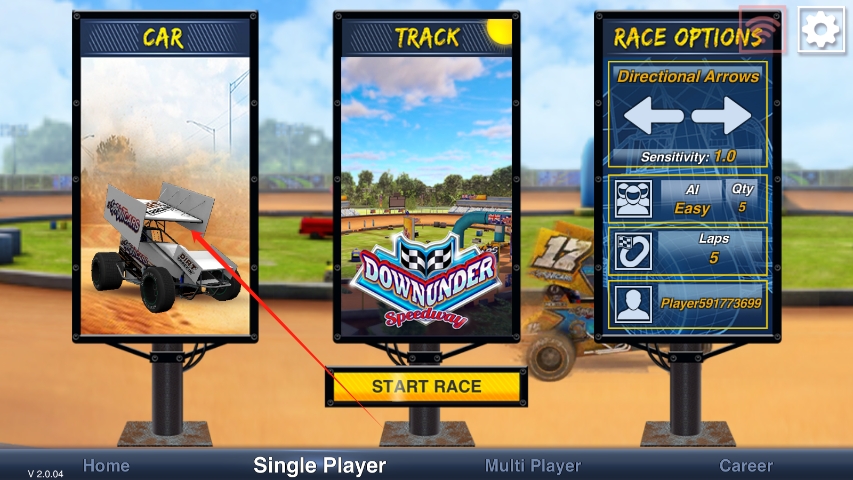The width and height of the screenshot is (853, 480).
Task: Adjust the AI Easy difficulty option
Action: [x=687, y=198]
